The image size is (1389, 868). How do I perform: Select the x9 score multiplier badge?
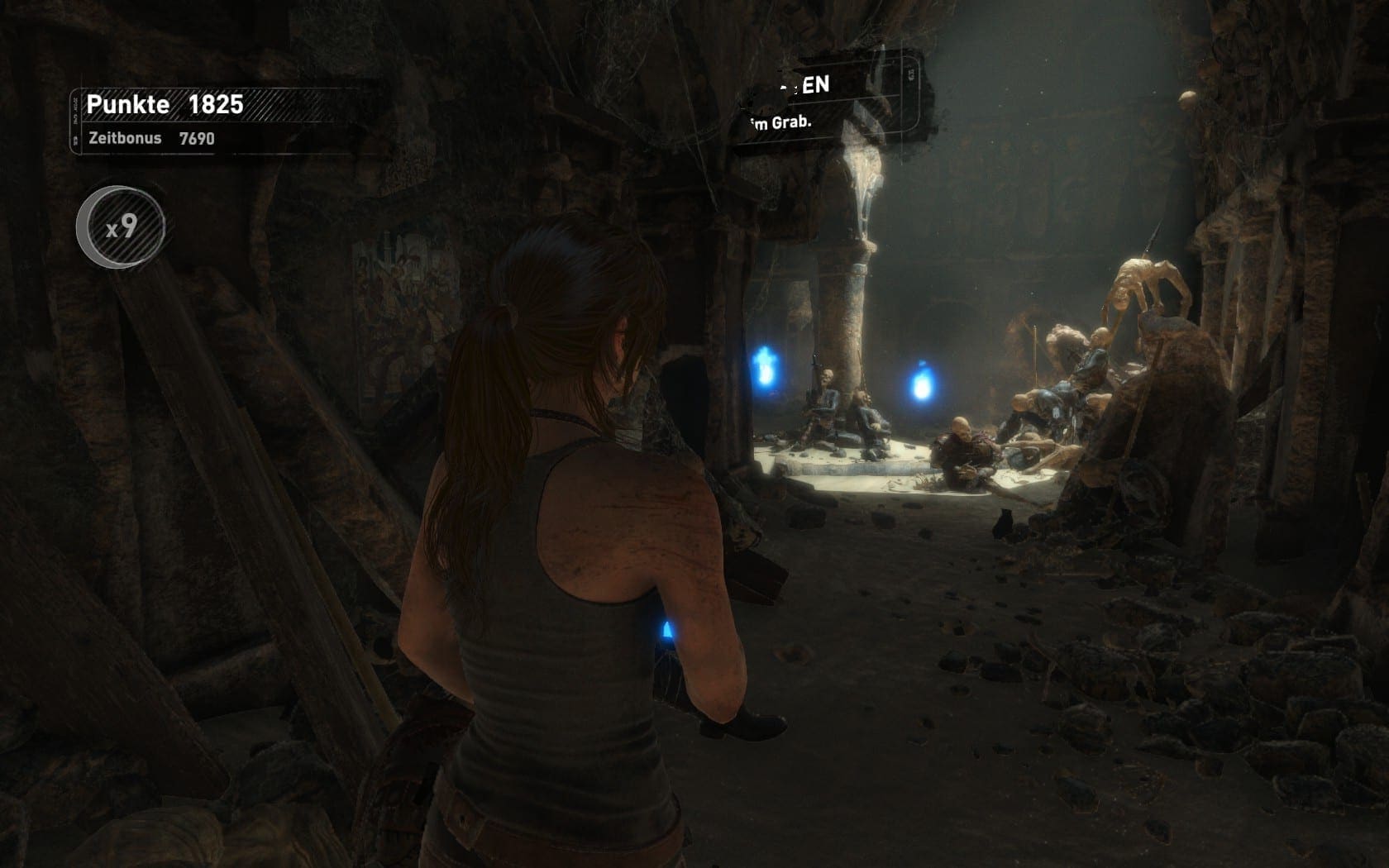(x=121, y=227)
